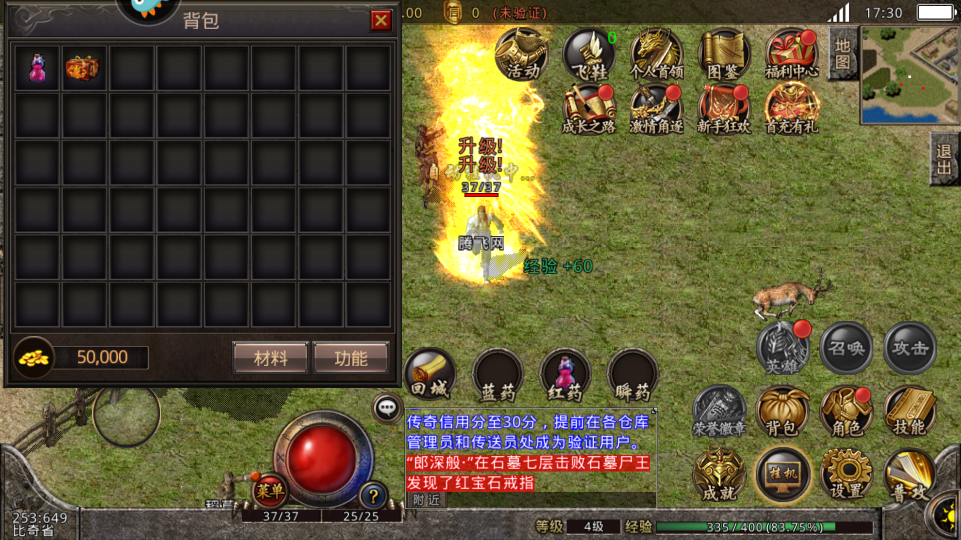Open the 首充有礼 first recharge gift
The height and width of the screenshot is (540, 961).
pyautogui.click(x=792, y=108)
